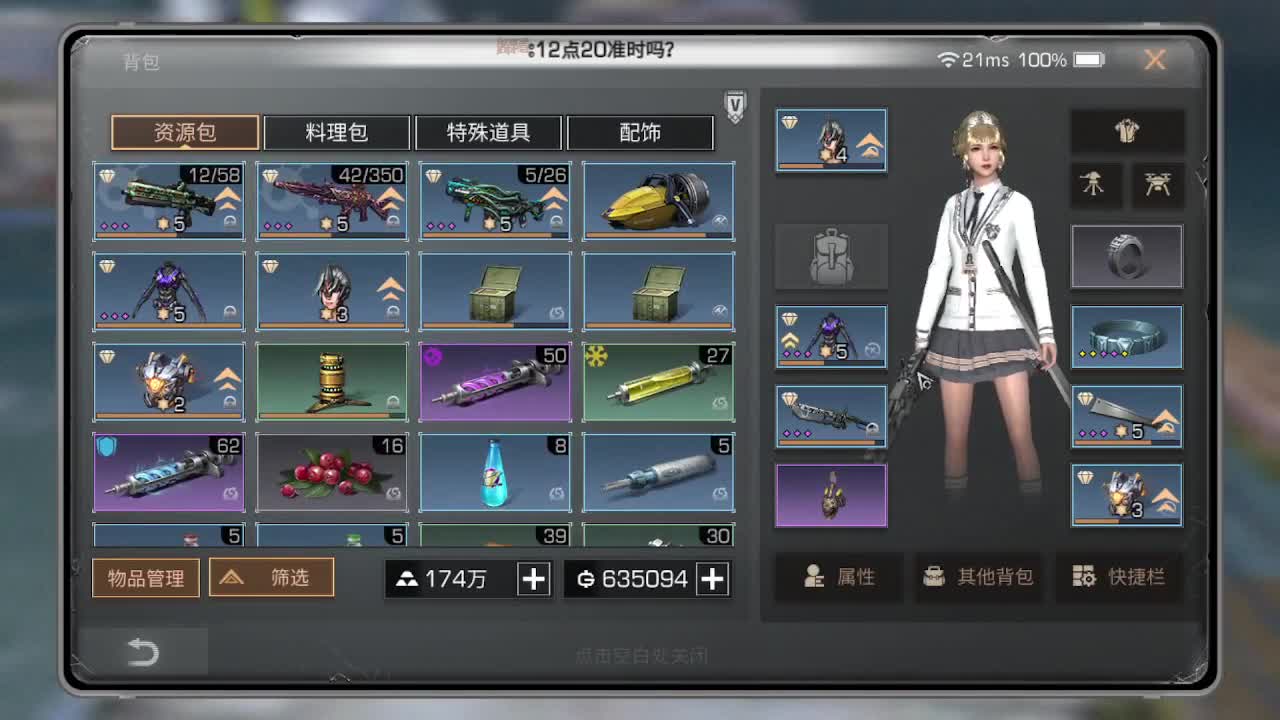Select the ring accessory slot
This screenshot has width=1280, height=720.
[1127, 255]
